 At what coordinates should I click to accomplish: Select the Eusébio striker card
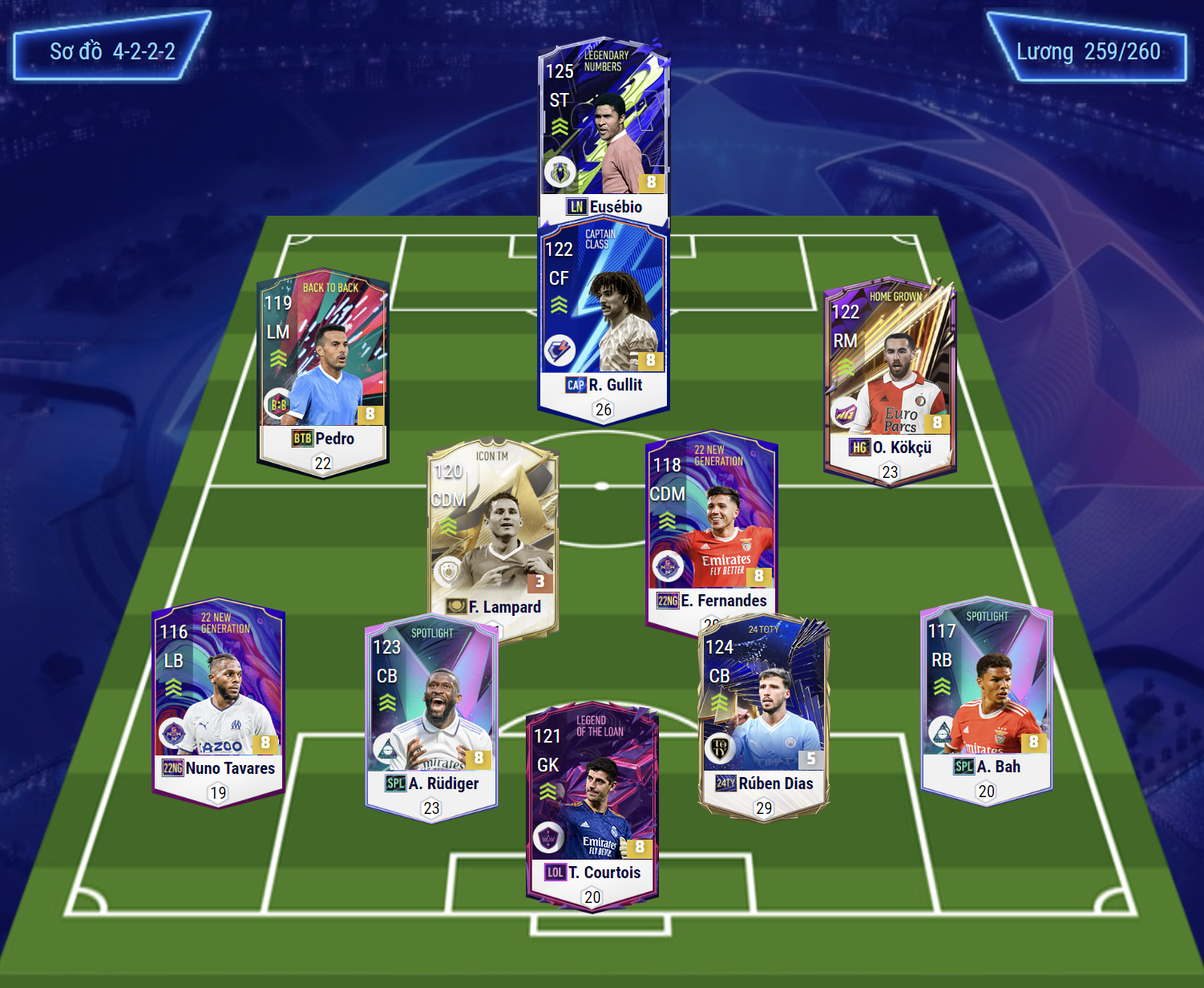coord(604,128)
